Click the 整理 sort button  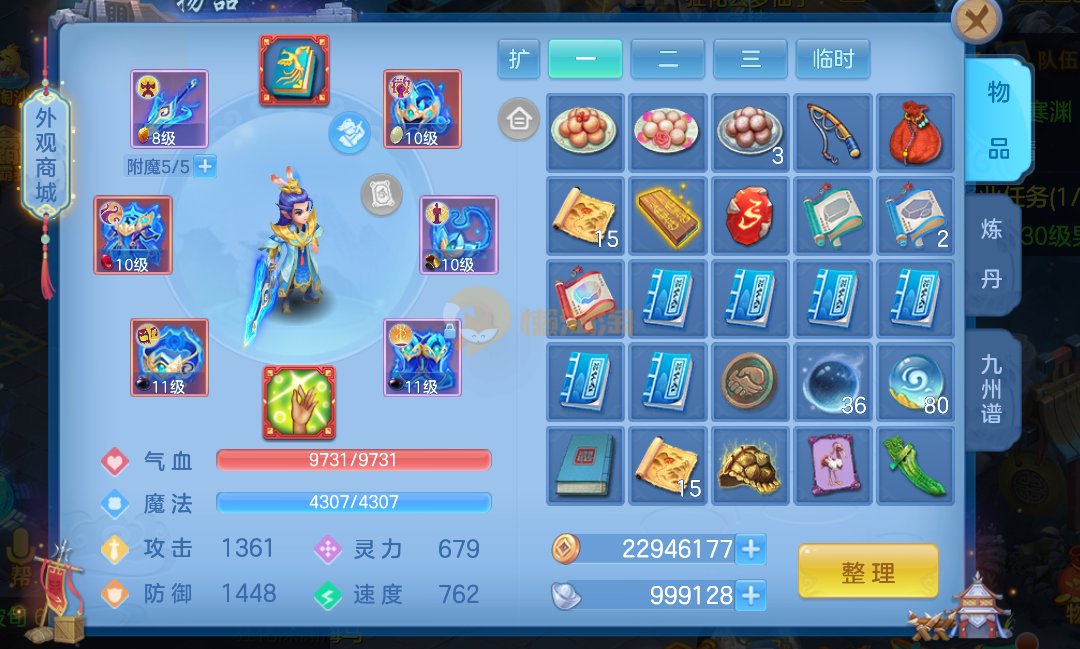[867, 573]
